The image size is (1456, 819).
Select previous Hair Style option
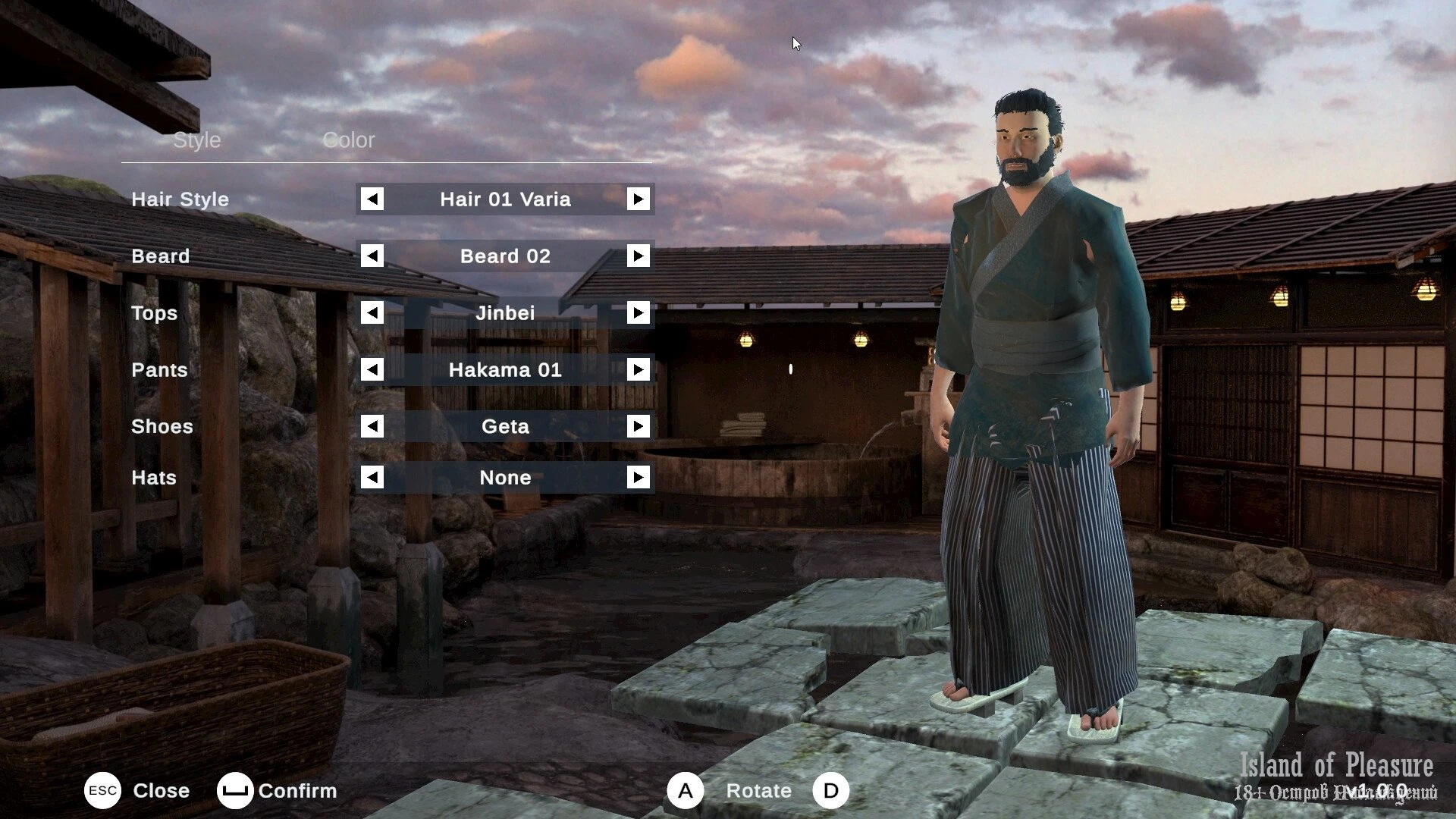pos(372,199)
